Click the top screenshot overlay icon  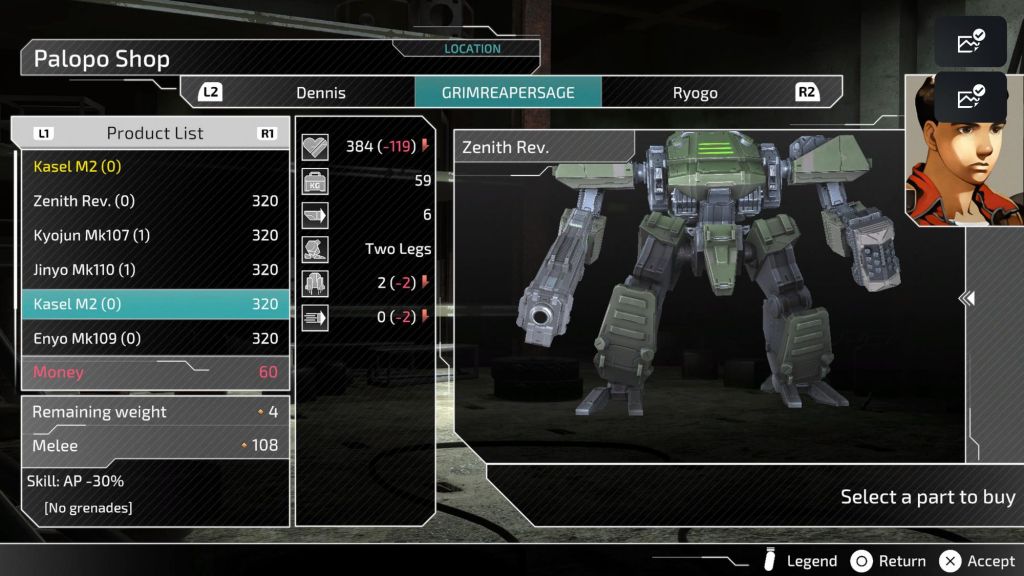pos(970,42)
